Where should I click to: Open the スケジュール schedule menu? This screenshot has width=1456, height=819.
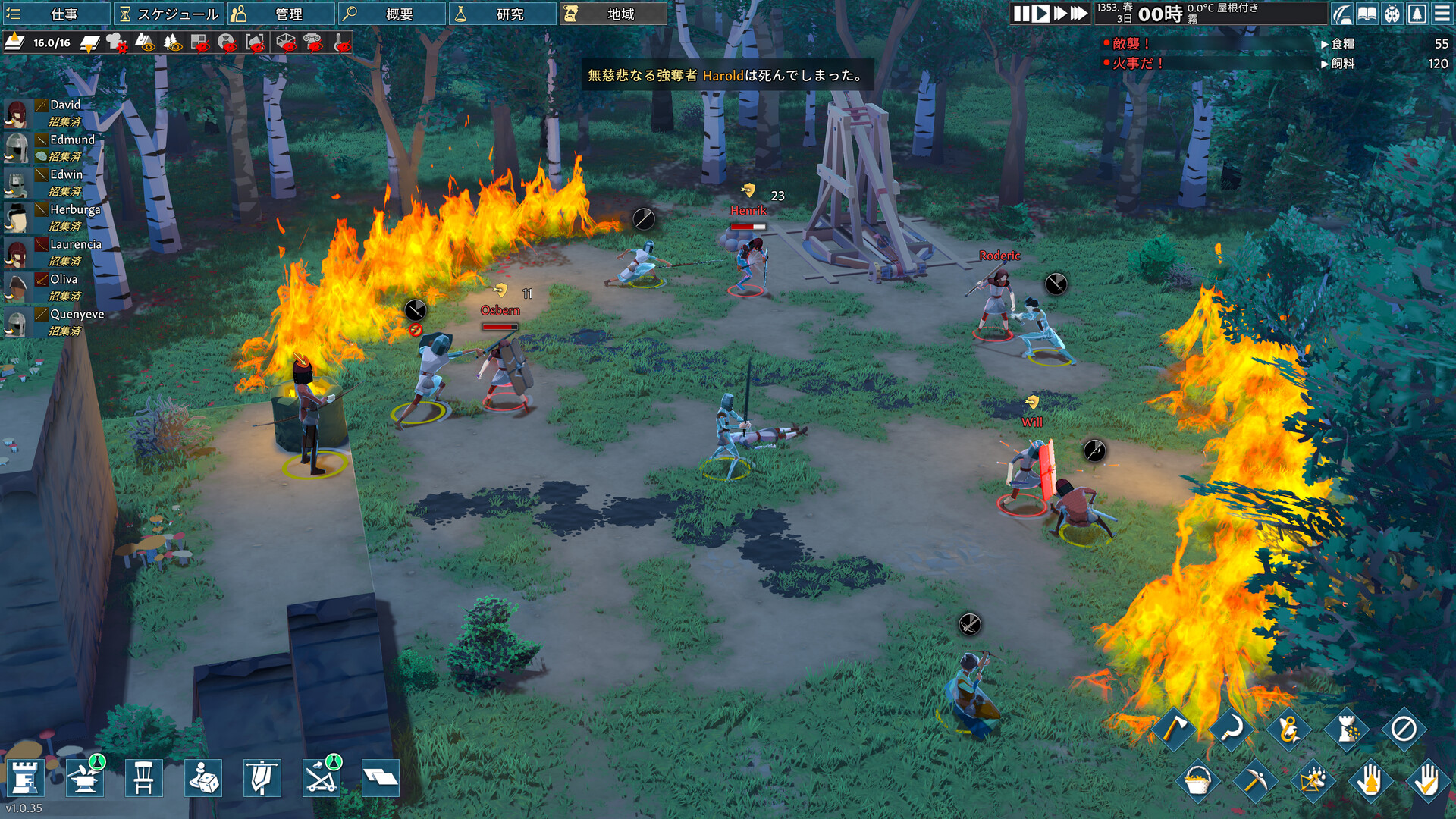pos(169,14)
